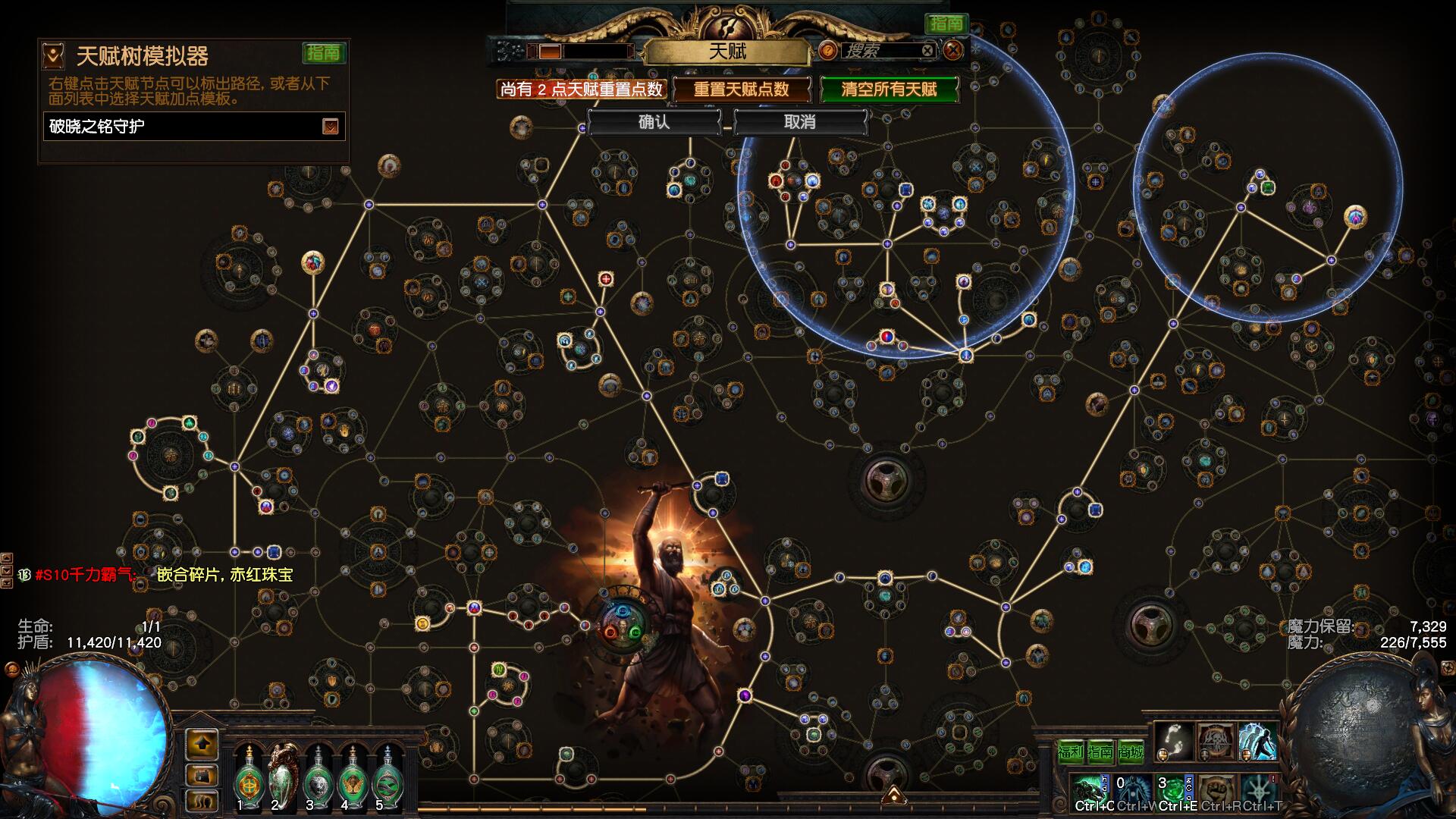
Task: Clear all talents with 清空所有天赋
Action: pos(889,89)
